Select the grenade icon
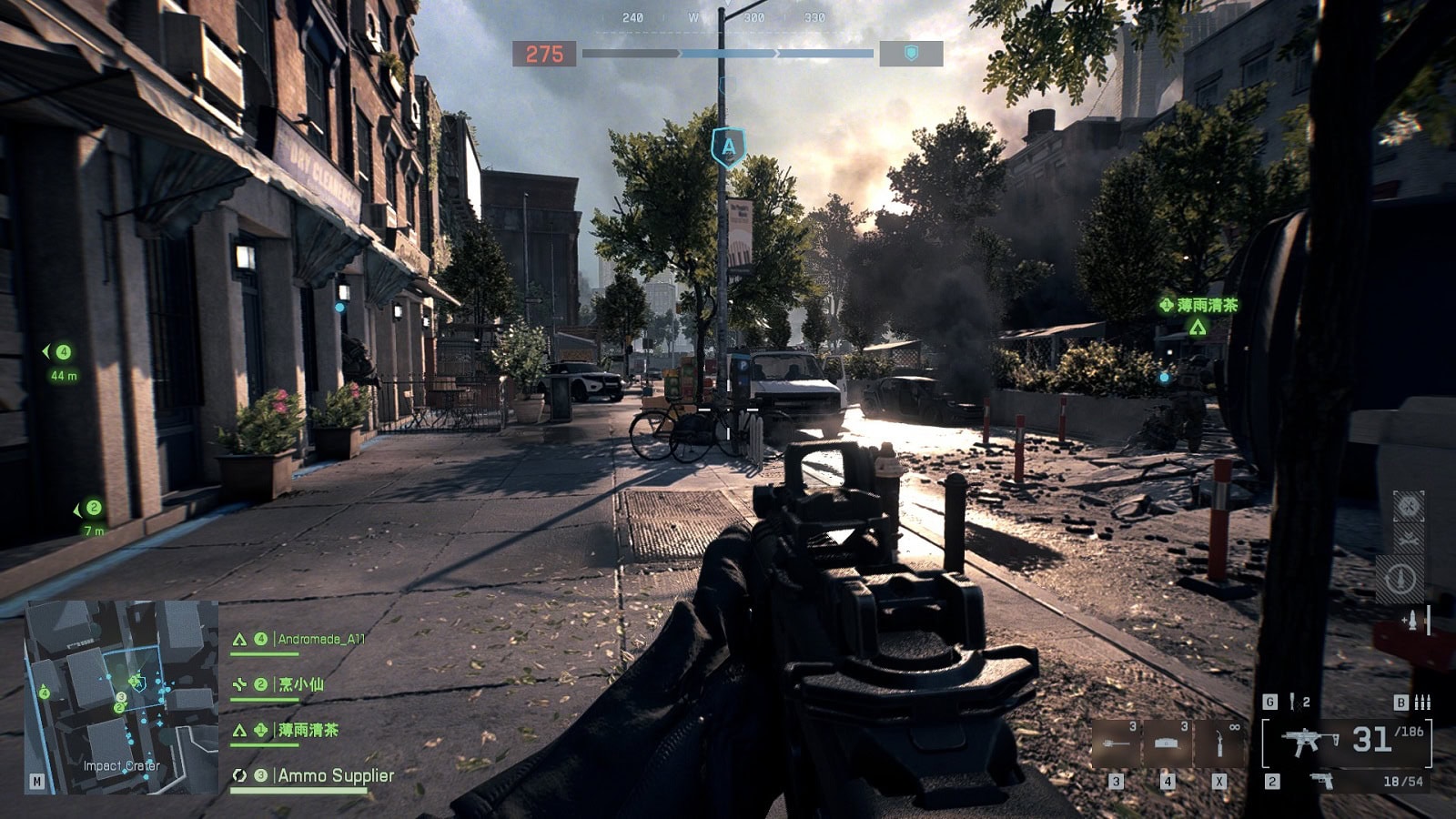 [1292, 702]
